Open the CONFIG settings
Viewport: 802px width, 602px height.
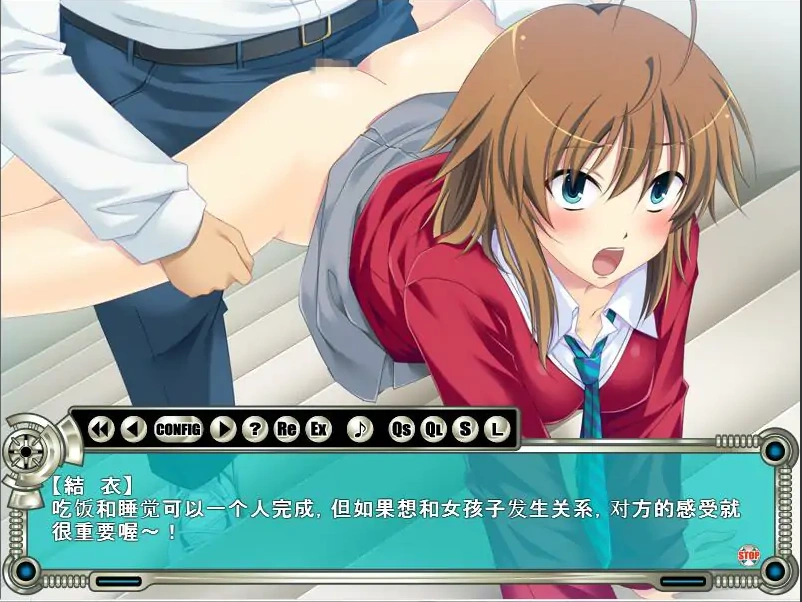pyautogui.click(x=178, y=430)
